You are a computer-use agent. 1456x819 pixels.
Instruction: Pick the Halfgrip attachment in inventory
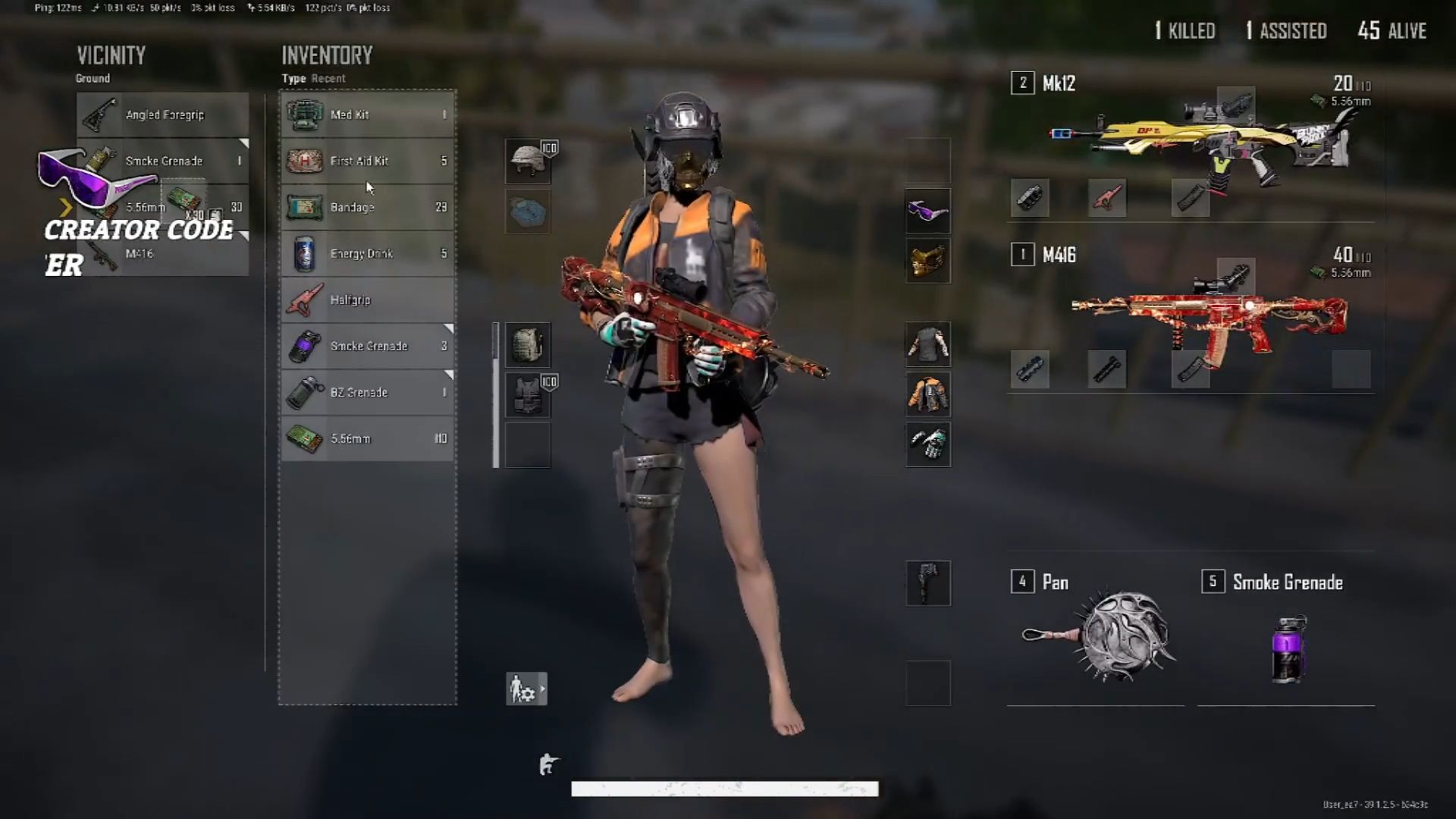coord(368,300)
